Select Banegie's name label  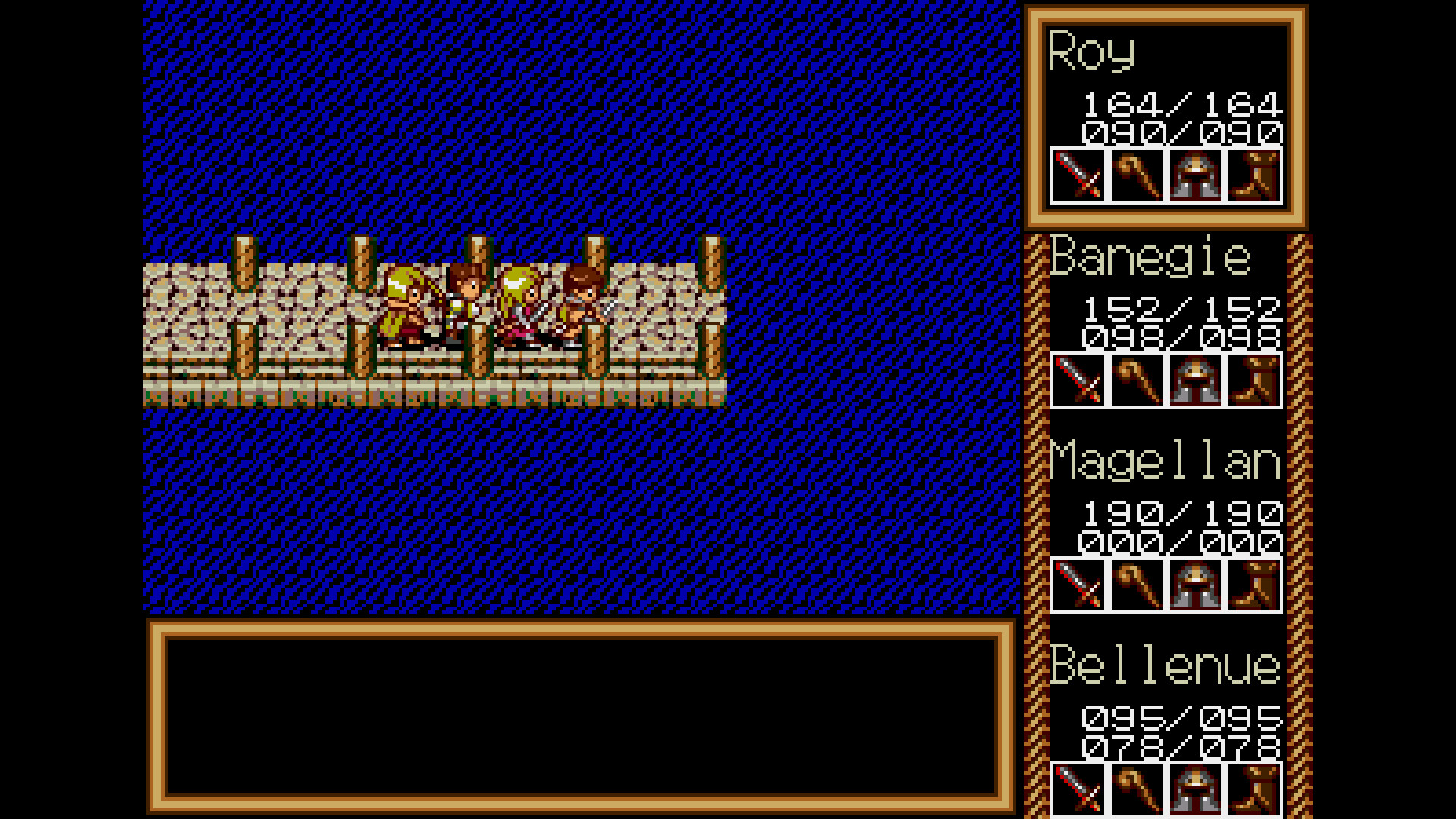(1149, 256)
